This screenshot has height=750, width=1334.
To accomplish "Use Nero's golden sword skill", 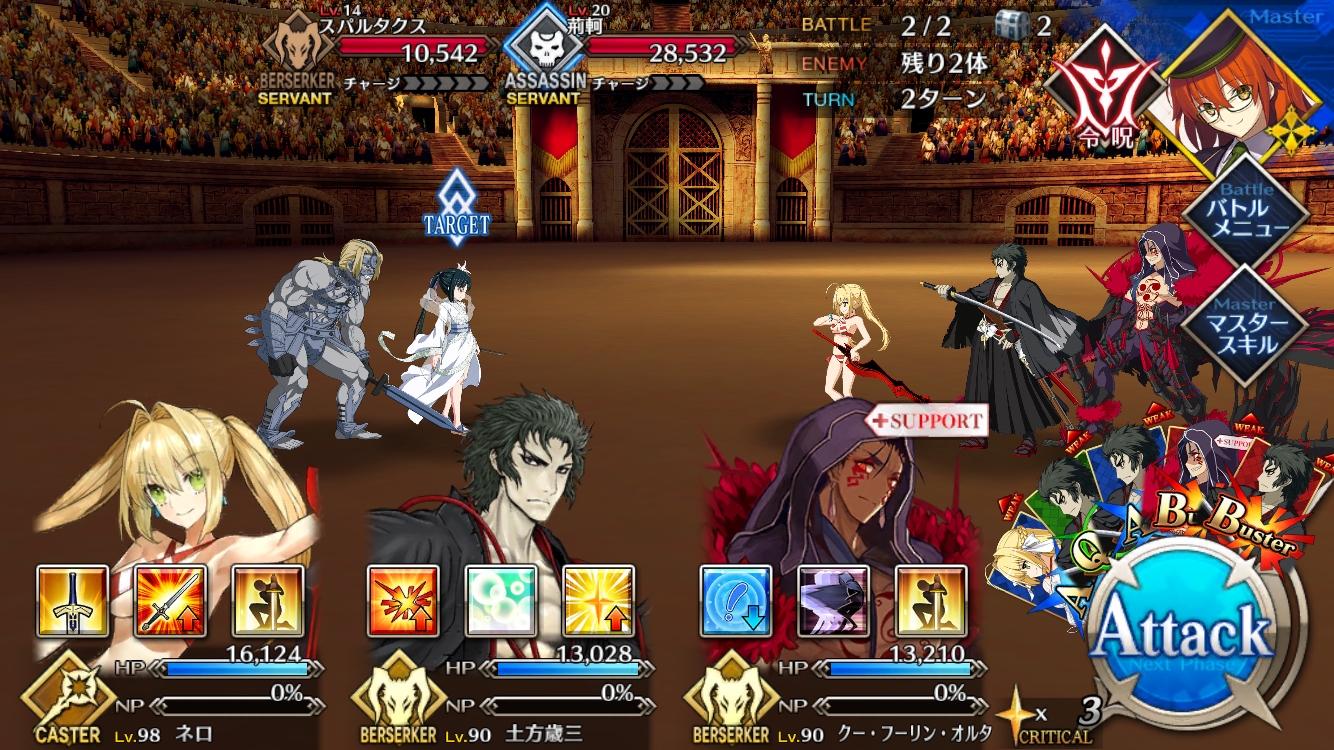I will [73, 601].
